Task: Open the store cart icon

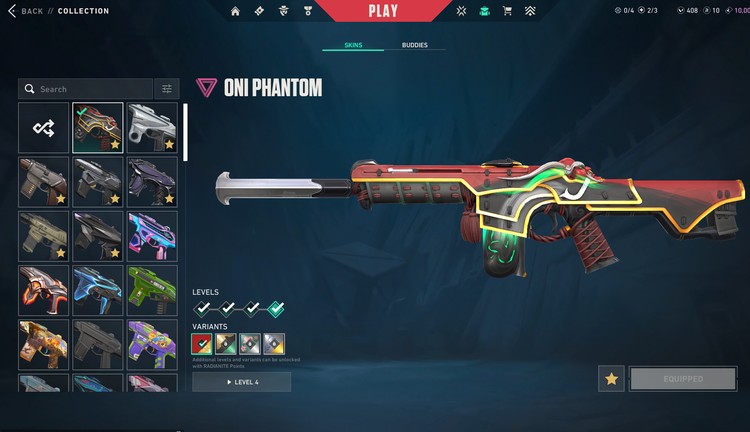Action: (507, 12)
